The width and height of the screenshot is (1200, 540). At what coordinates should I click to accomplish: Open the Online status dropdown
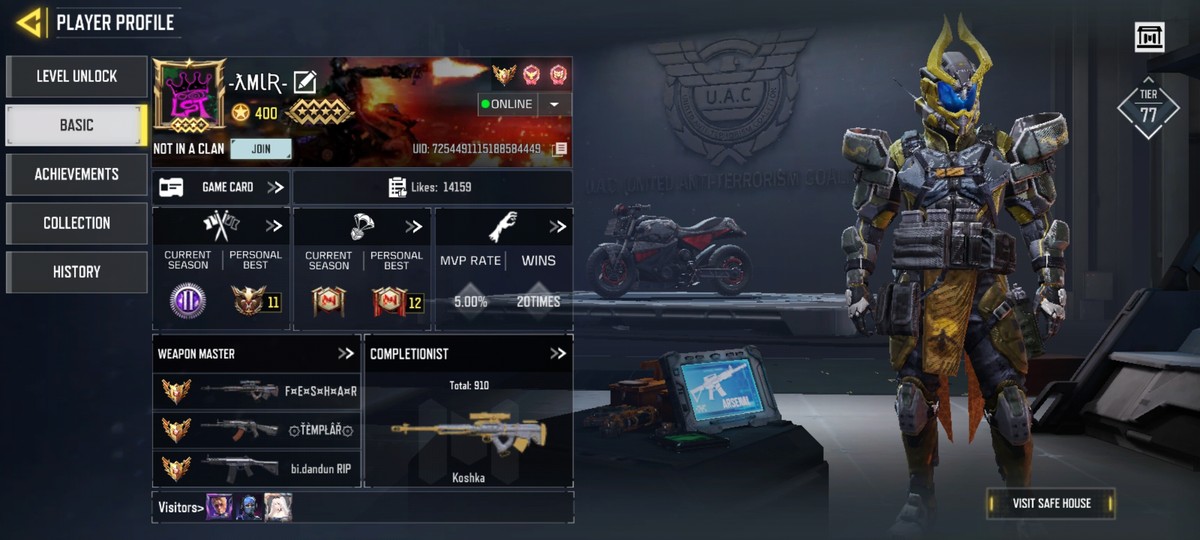coord(555,104)
